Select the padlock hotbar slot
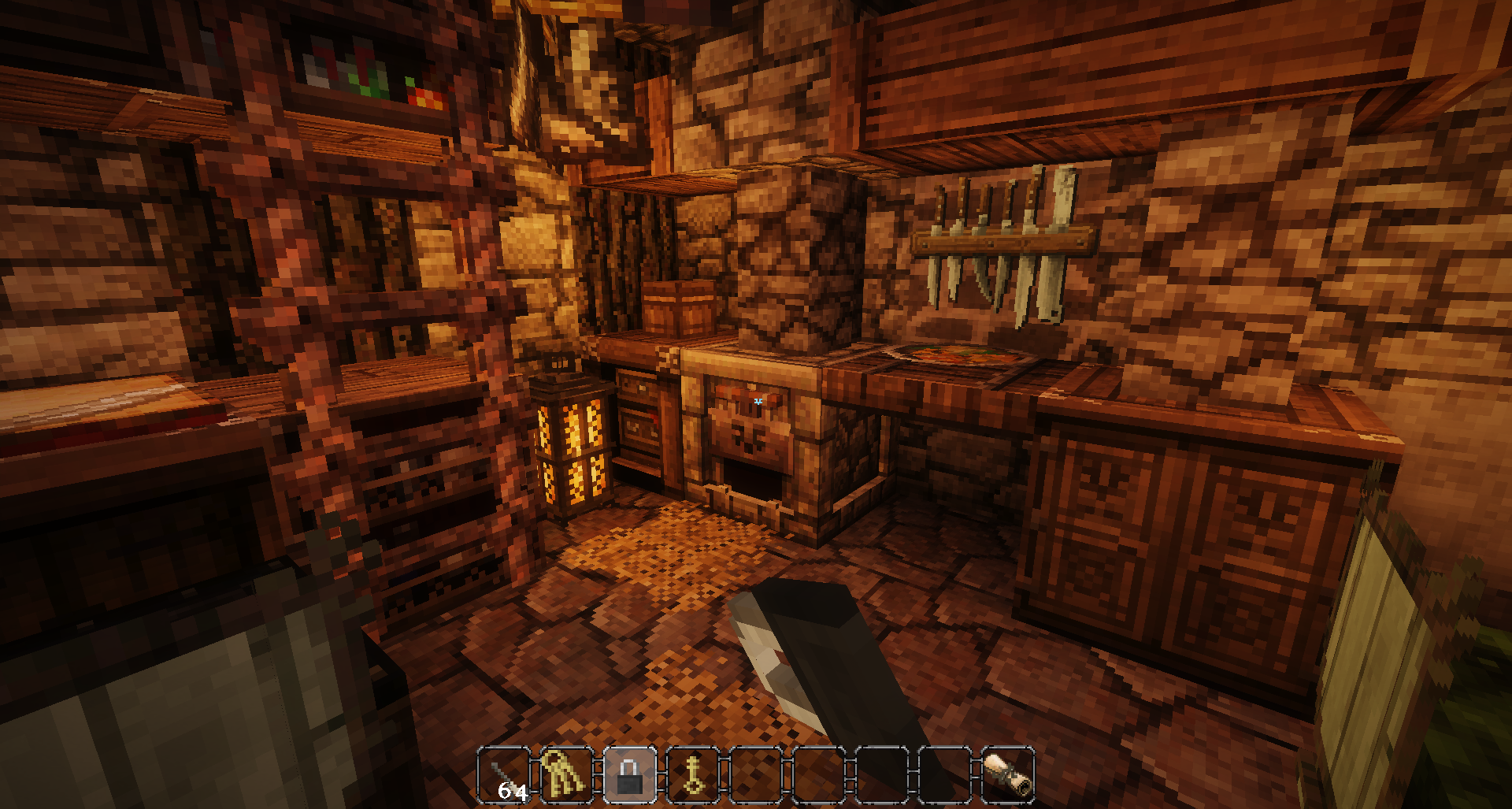 (x=630, y=775)
